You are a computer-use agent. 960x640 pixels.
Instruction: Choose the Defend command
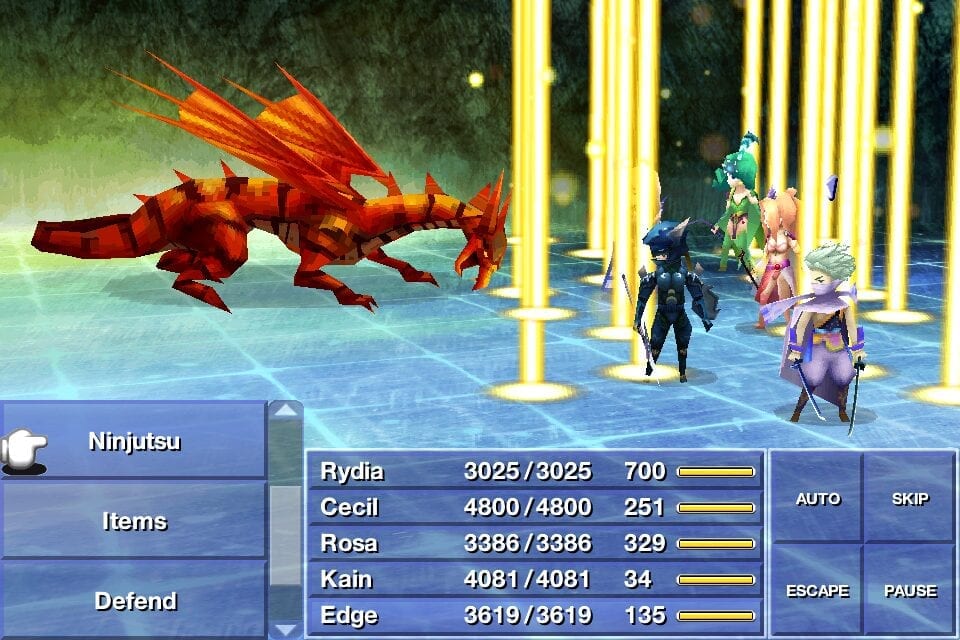tap(134, 601)
